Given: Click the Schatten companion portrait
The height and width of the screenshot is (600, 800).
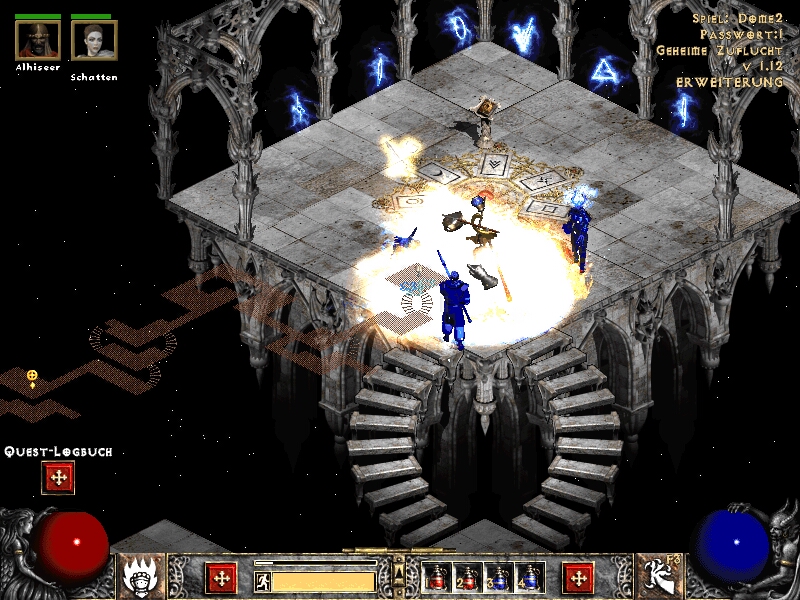Looking at the screenshot, I should 94,40.
